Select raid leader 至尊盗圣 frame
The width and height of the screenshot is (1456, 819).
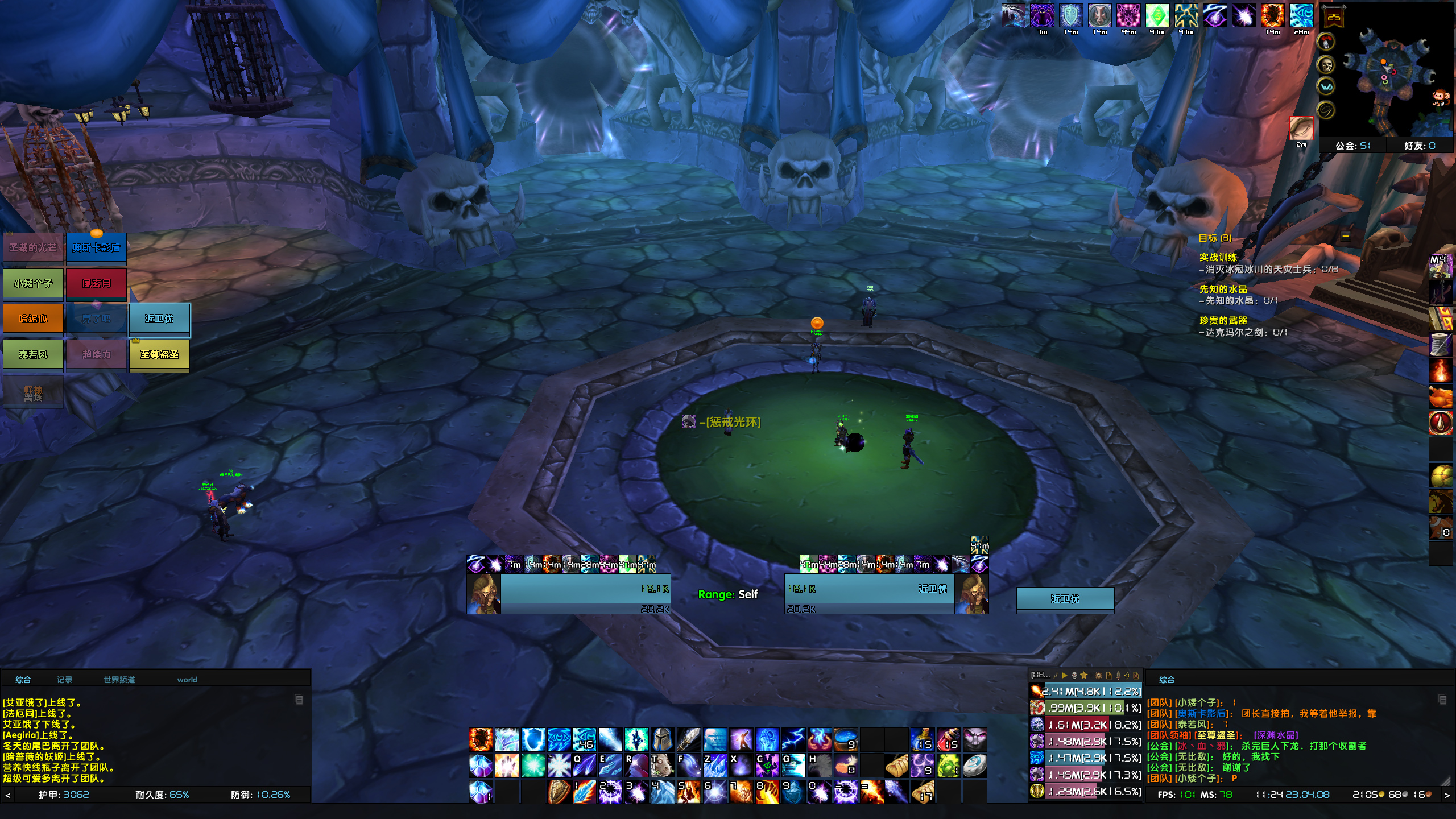point(159,355)
